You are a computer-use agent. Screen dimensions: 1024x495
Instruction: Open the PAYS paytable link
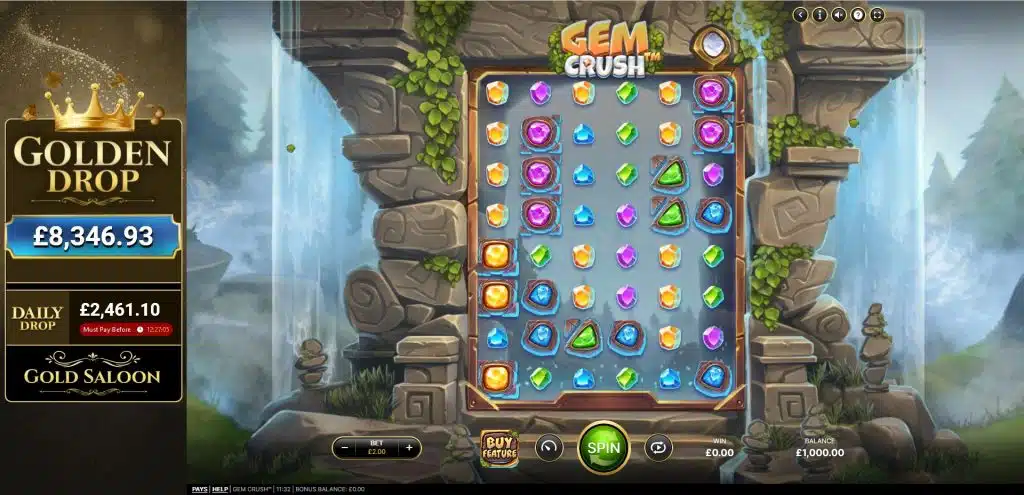tap(200, 489)
